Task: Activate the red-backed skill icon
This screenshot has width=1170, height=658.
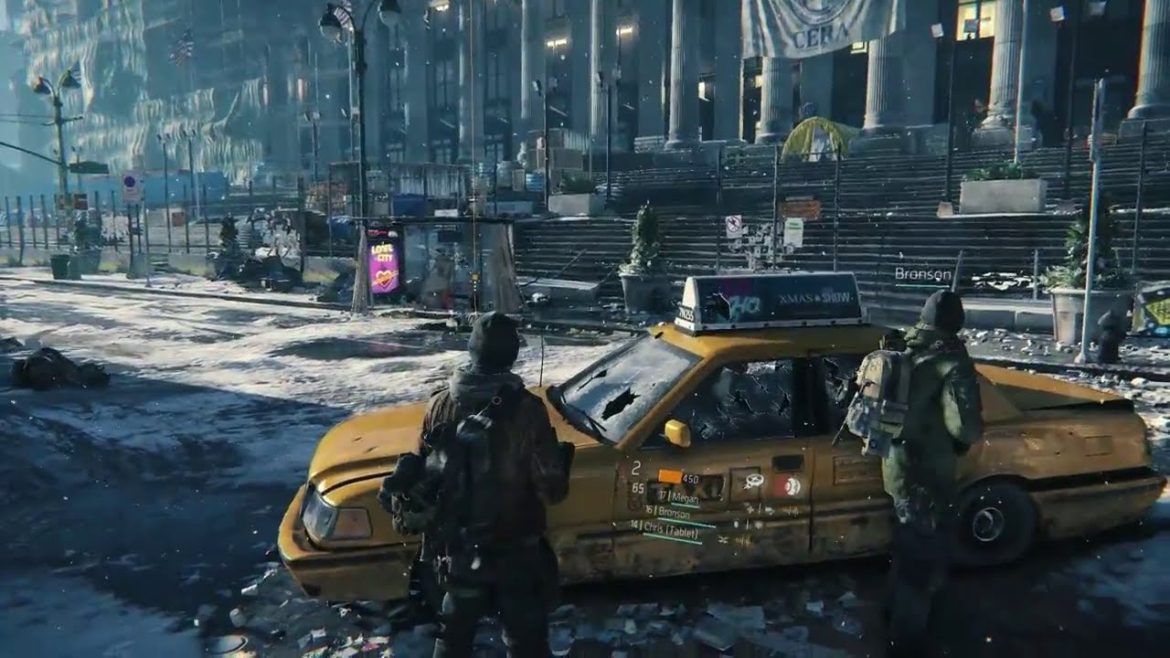Action: coord(791,486)
